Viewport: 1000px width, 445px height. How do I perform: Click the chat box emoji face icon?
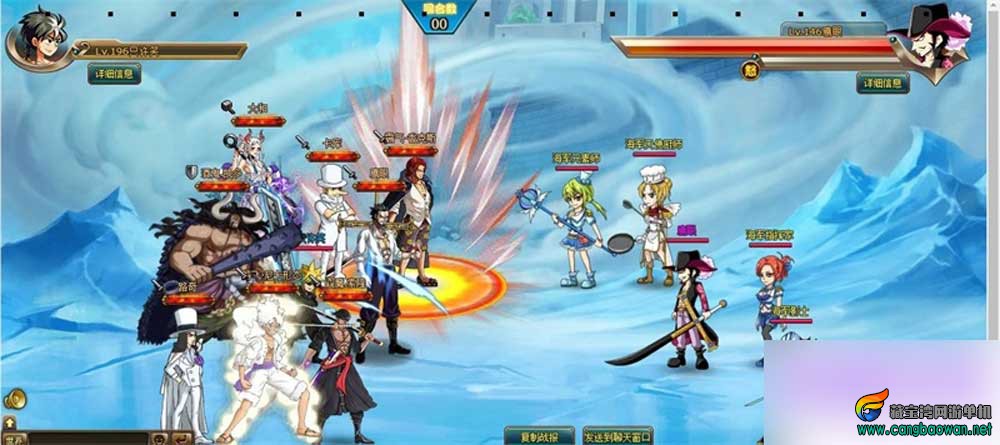click(x=158, y=438)
